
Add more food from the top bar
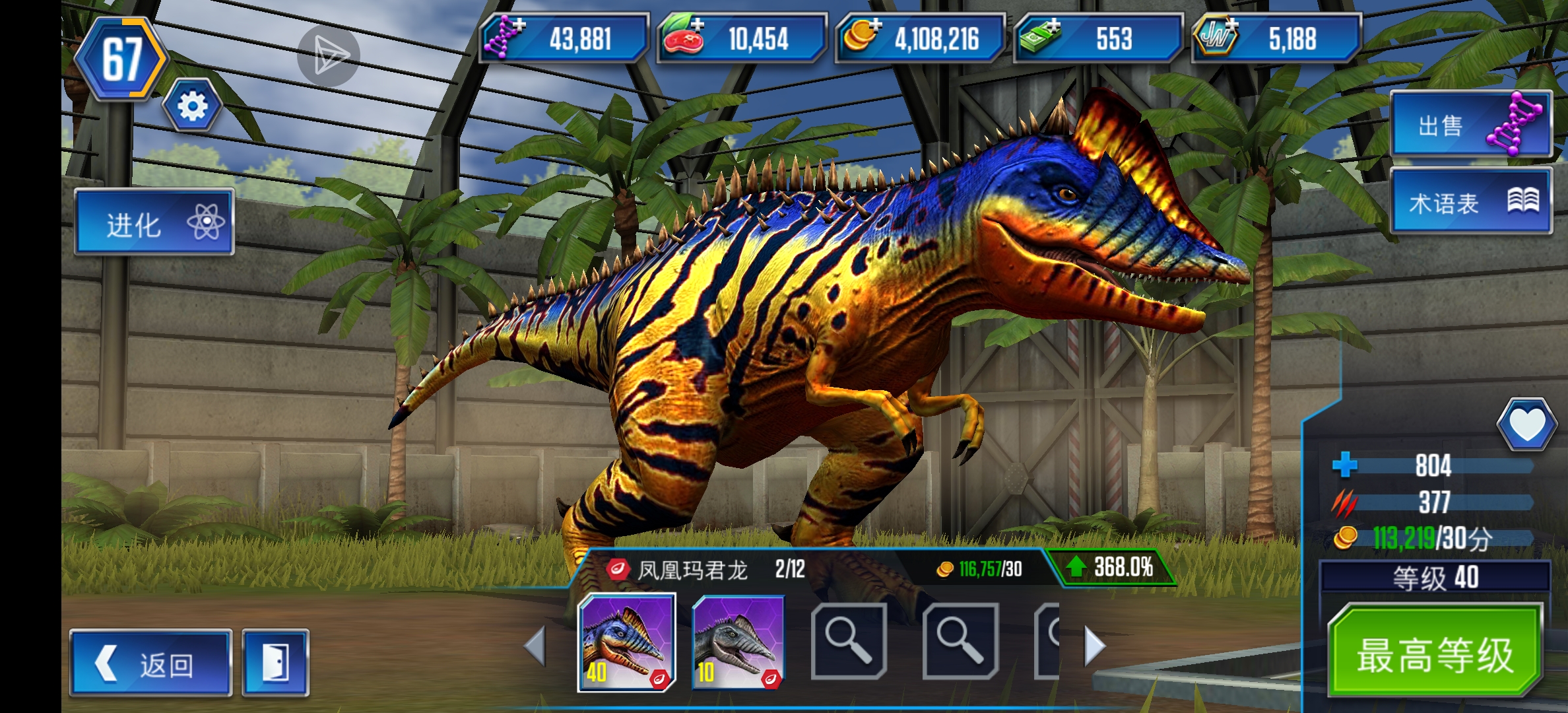683,37
